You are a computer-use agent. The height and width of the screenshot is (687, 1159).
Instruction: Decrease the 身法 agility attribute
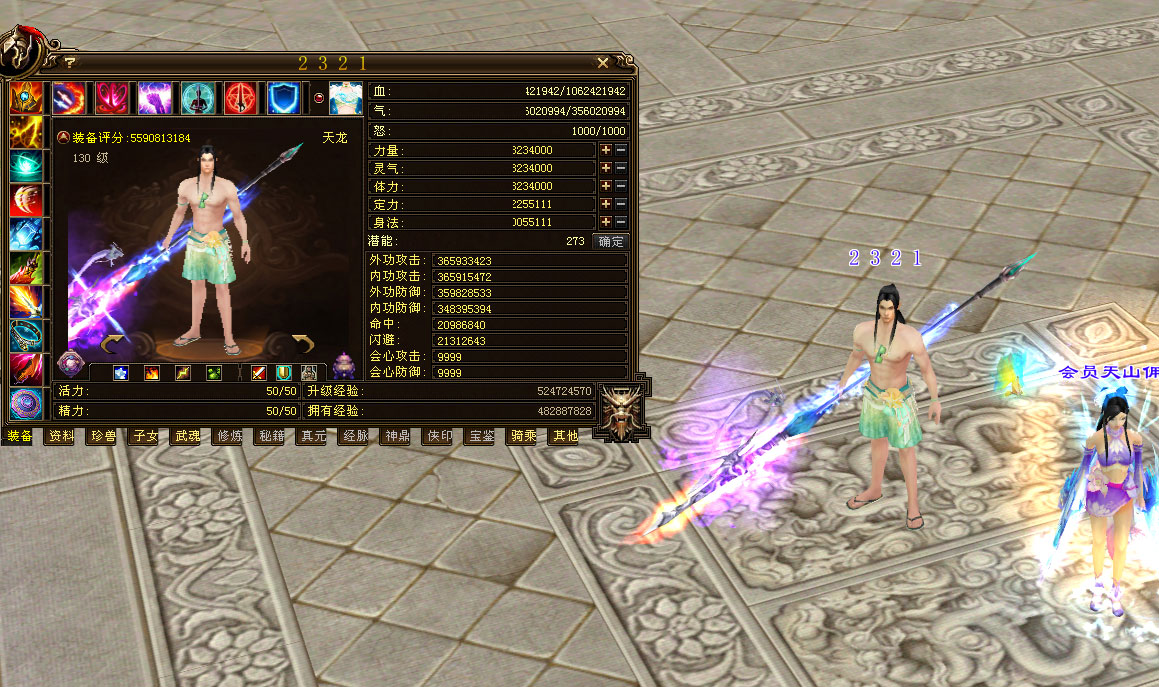[621, 222]
